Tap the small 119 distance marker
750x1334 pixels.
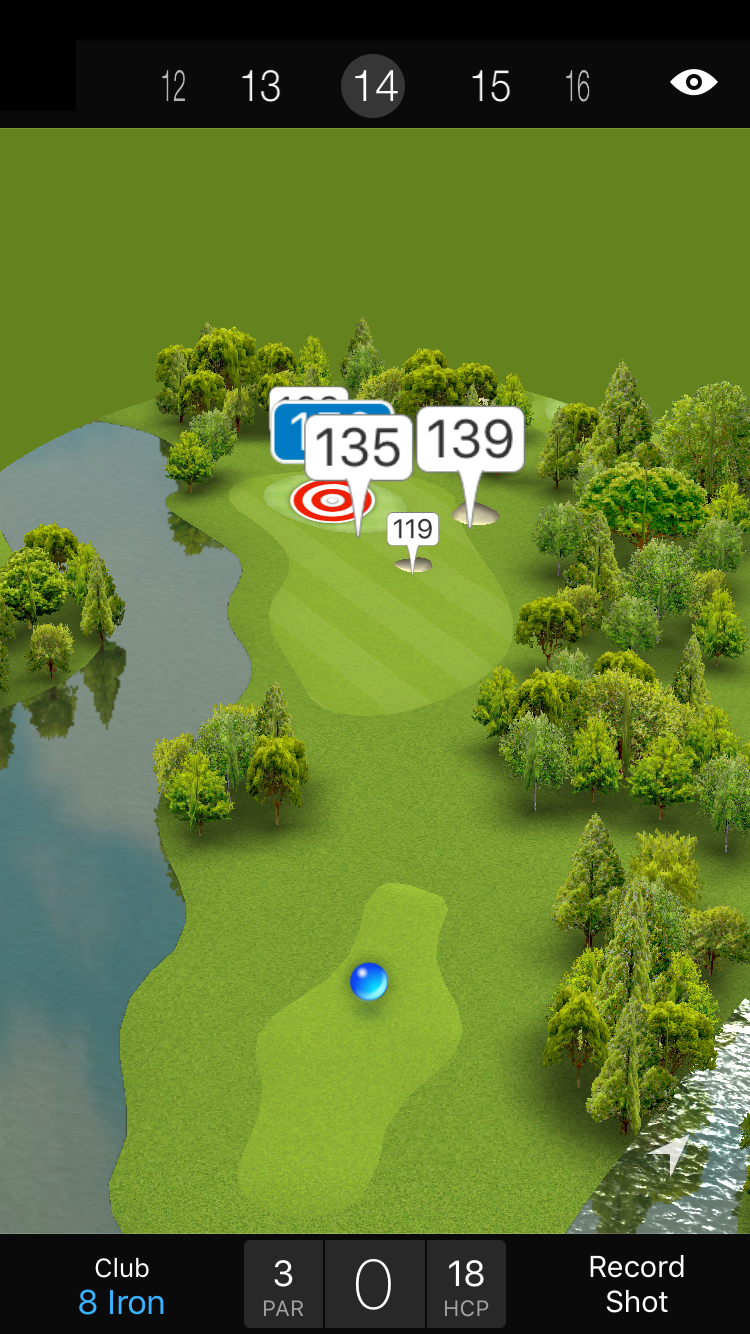413,529
